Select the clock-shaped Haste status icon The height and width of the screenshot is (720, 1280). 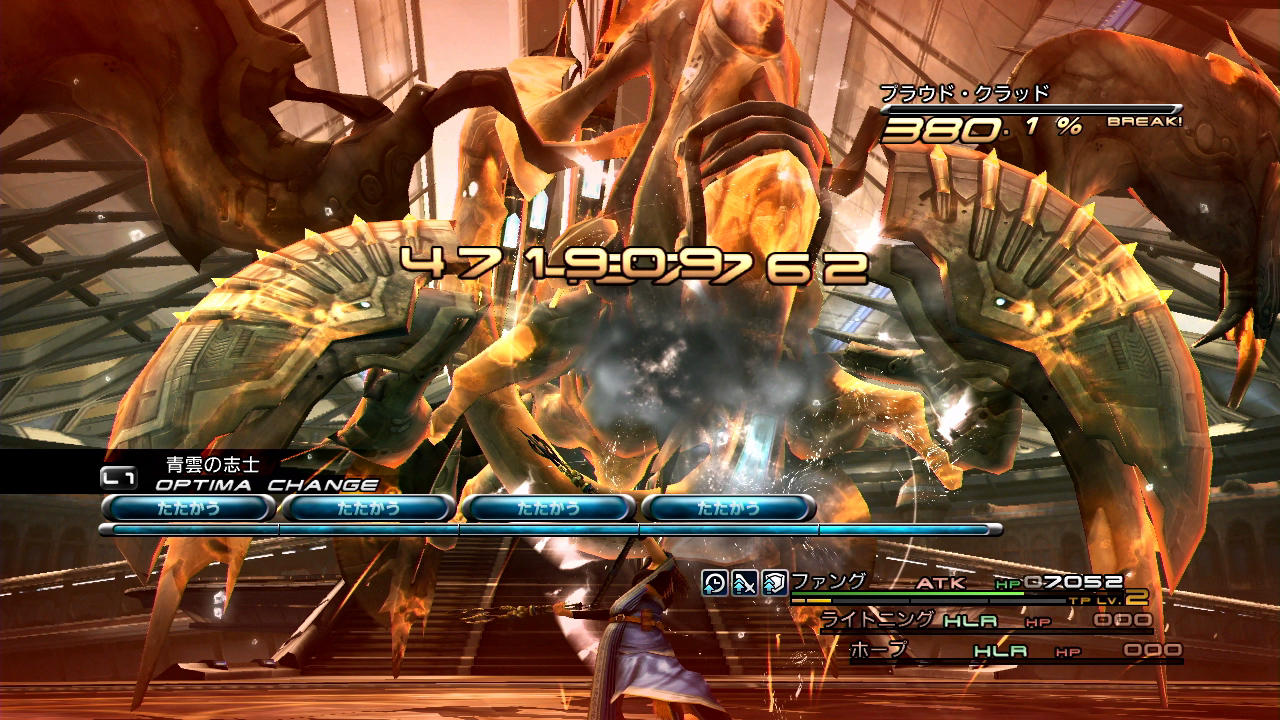click(x=714, y=583)
